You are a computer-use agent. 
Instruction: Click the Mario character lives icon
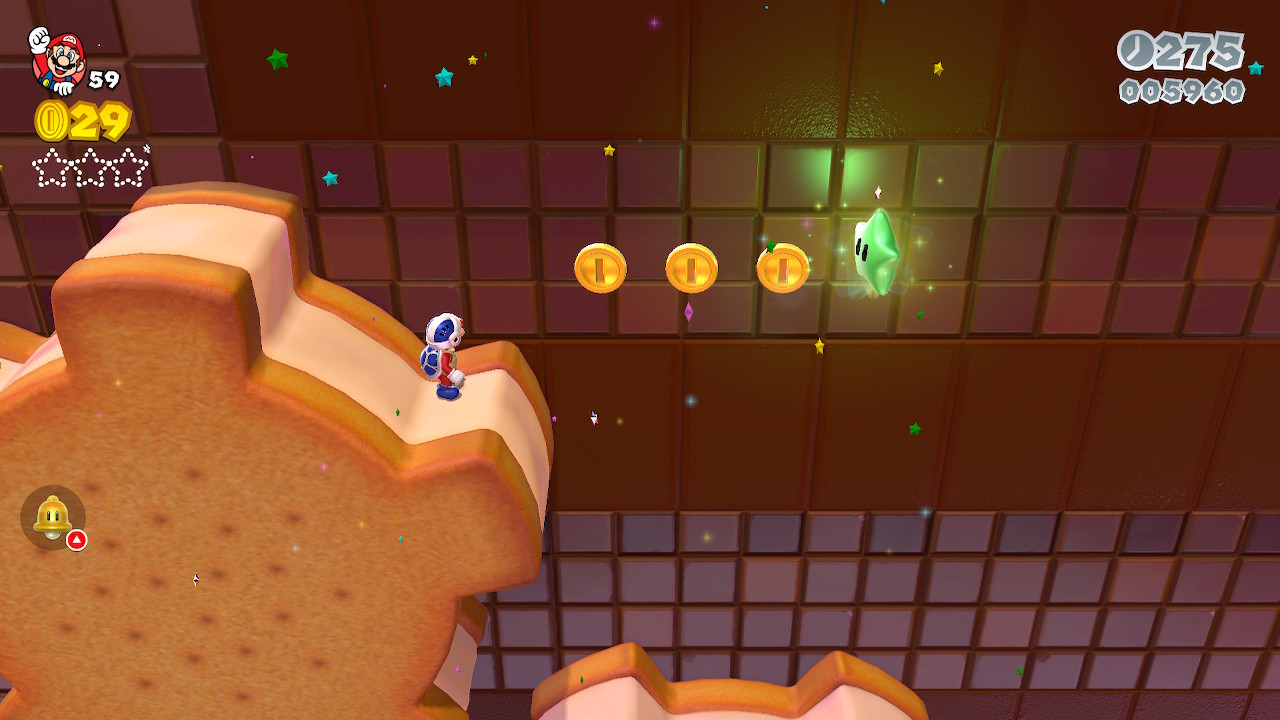click(56, 60)
